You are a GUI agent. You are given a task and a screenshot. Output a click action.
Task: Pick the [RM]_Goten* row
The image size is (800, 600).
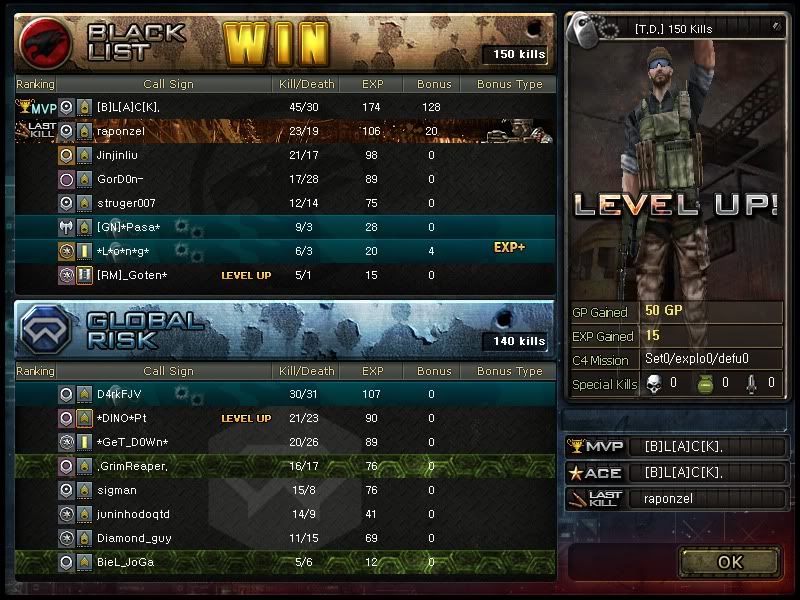click(285, 275)
